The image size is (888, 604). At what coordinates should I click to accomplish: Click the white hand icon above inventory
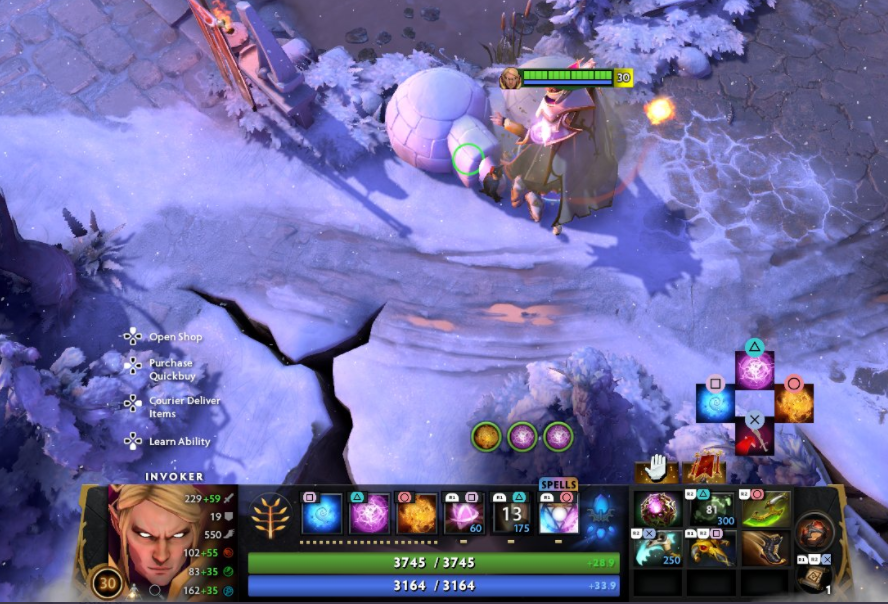click(656, 467)
